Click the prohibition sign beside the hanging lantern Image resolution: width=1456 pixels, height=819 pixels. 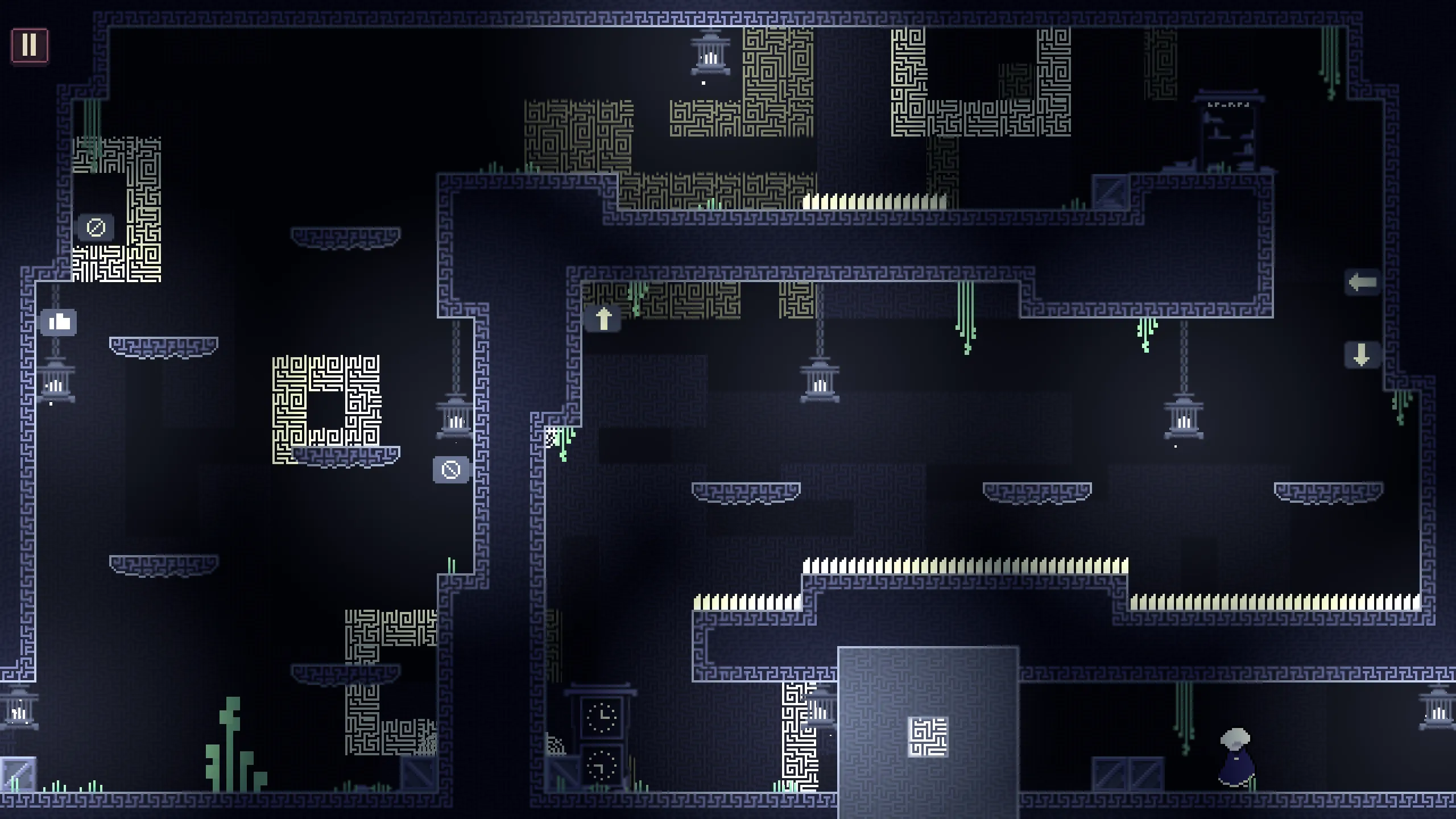click(x=450, y=470)
